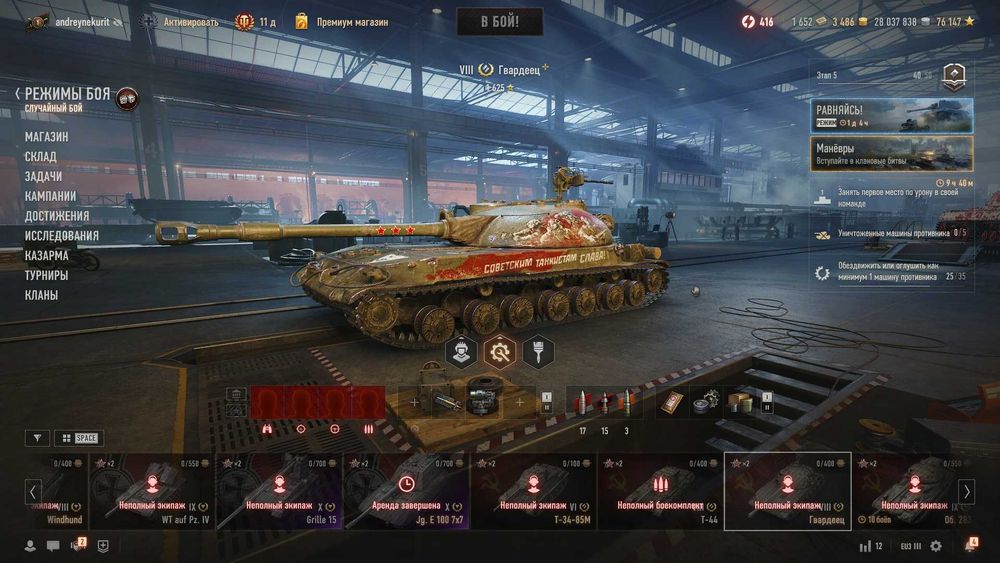Open the Равняйсь! event banner
Image resolution: width=1000 pixels, height=563 pixels.
click(x=891, y=115)
